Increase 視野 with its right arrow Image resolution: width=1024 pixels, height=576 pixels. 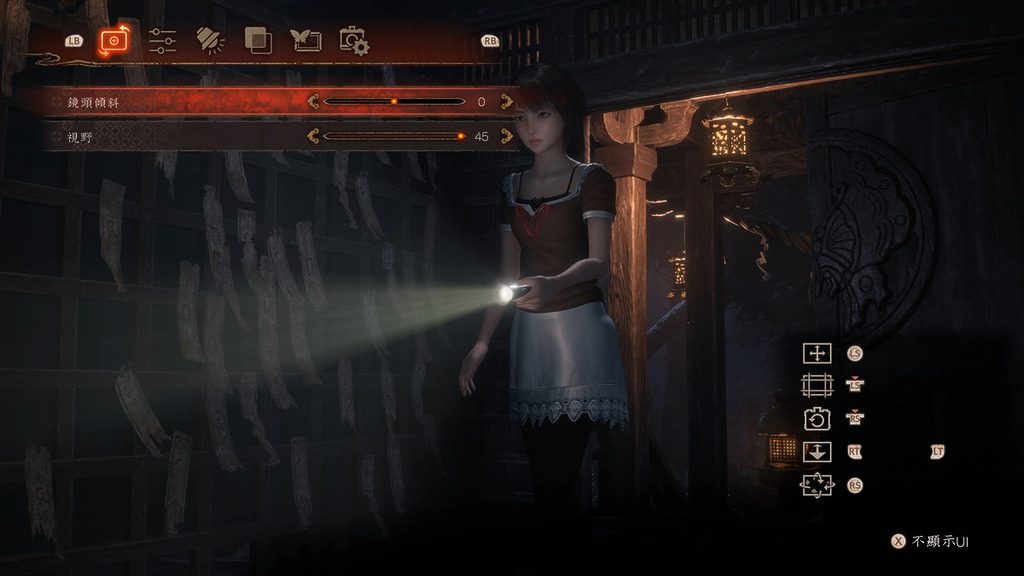pyautogui.click(x=506, y=137)
